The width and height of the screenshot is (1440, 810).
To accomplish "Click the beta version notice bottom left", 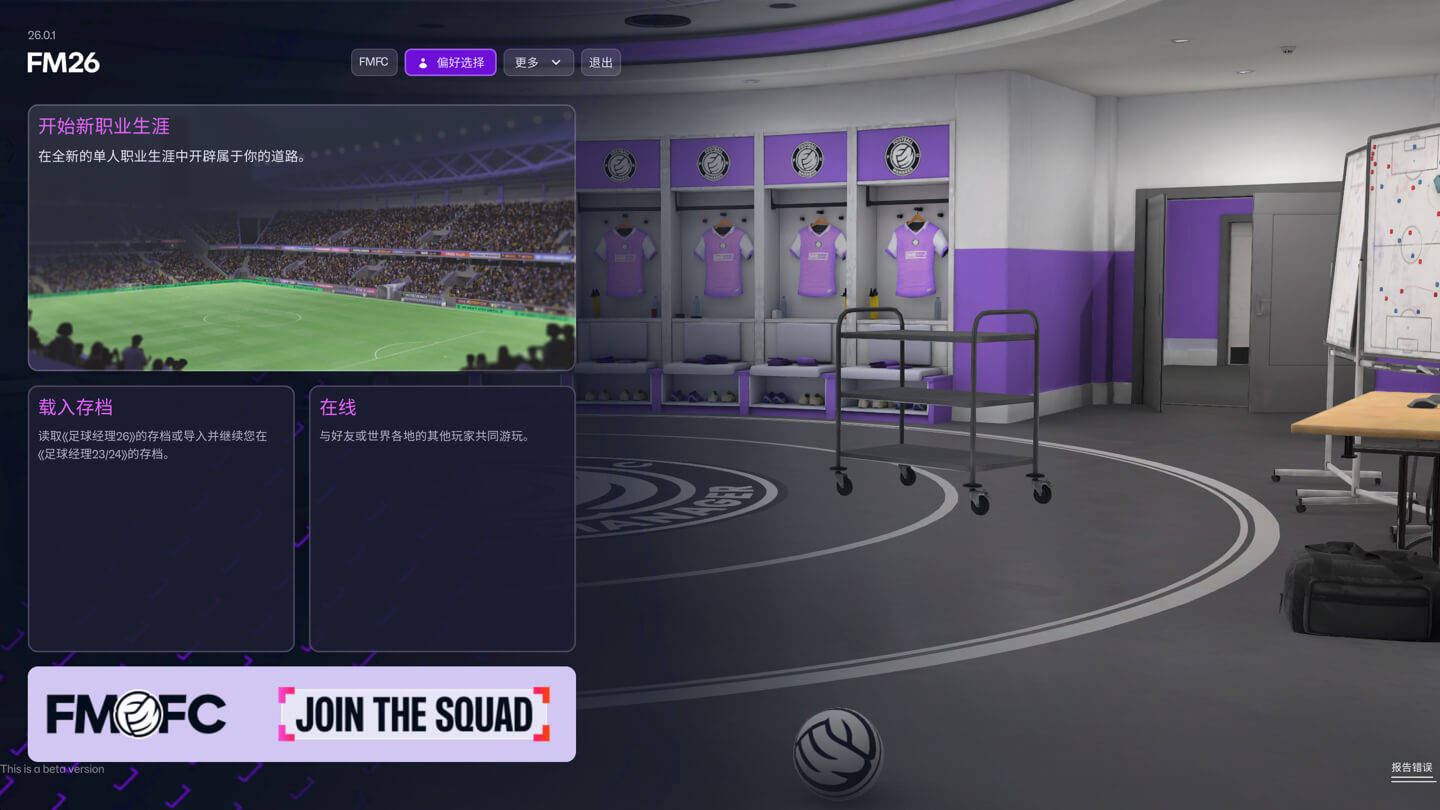I will click(x=52, y=769).
